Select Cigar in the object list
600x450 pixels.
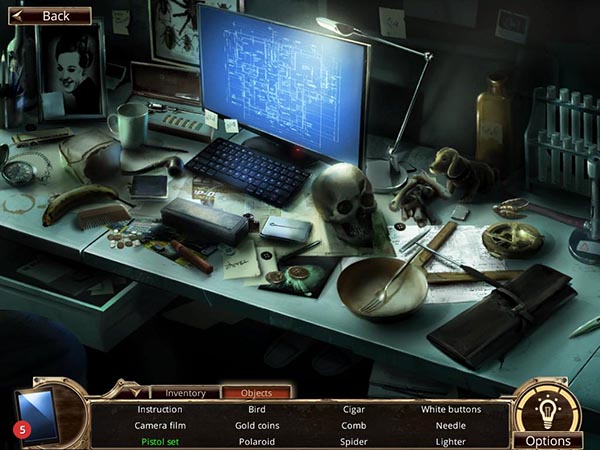(x=354, y=409)
